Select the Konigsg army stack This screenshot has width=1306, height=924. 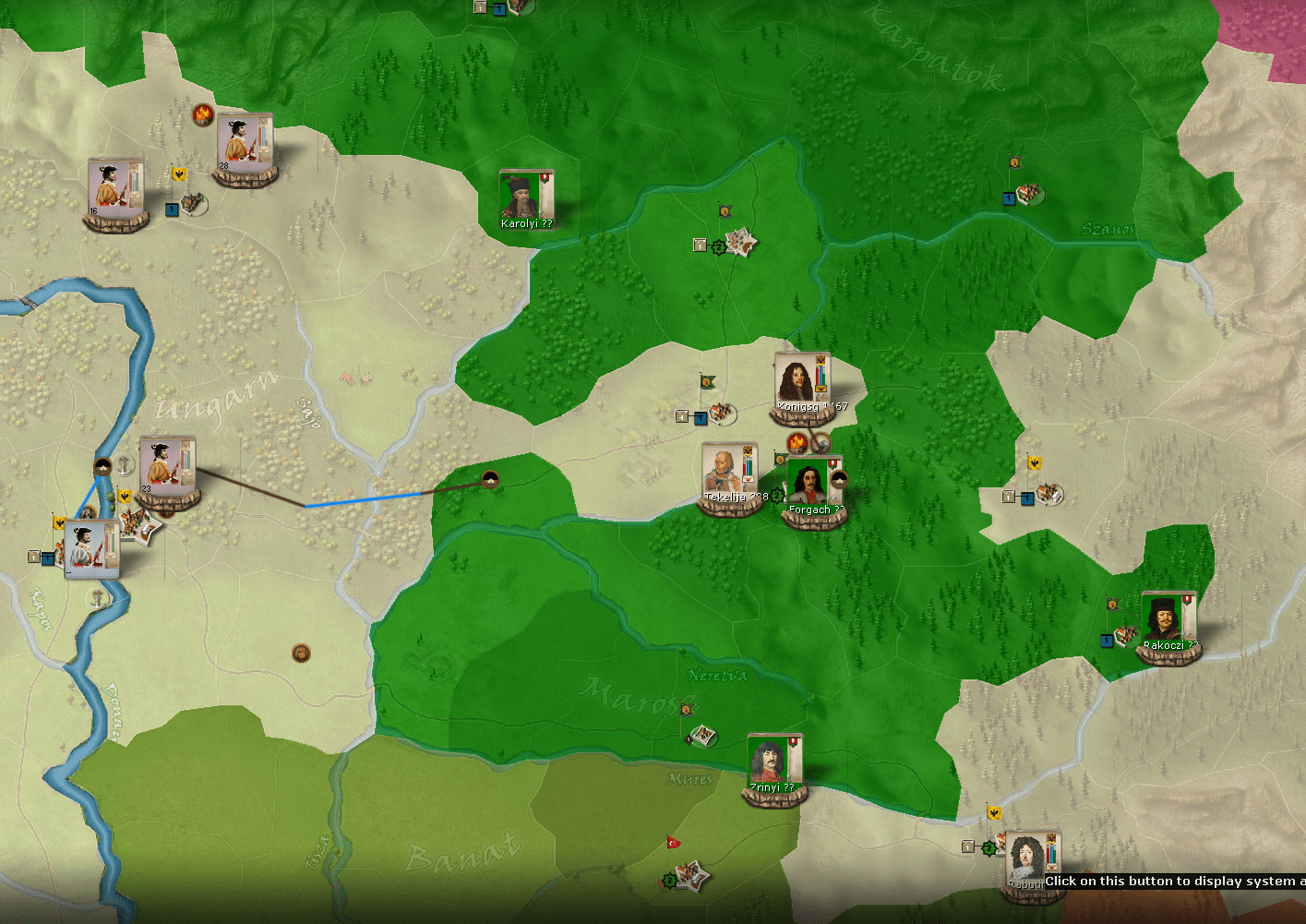(x=801, y=383)
